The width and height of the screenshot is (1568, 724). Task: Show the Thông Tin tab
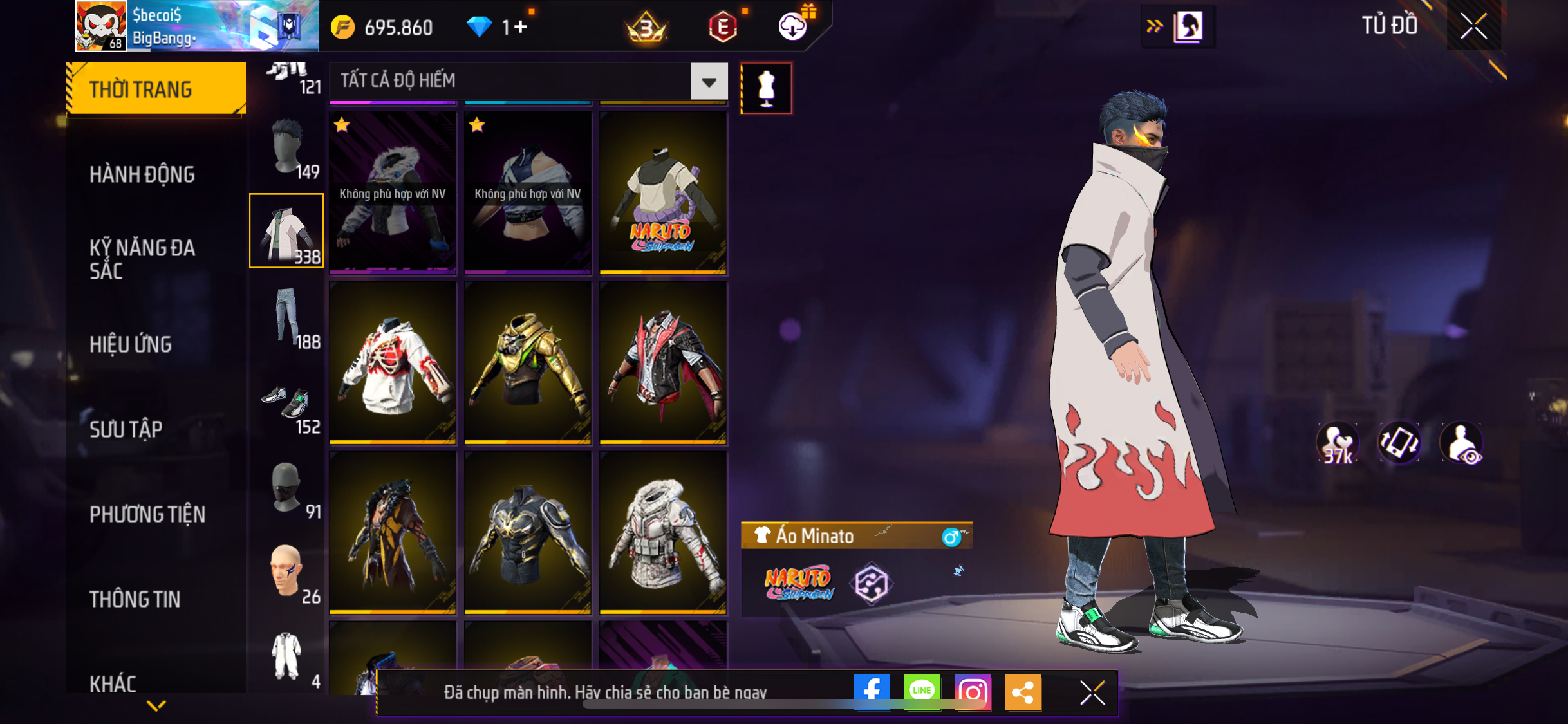(135, 599)
